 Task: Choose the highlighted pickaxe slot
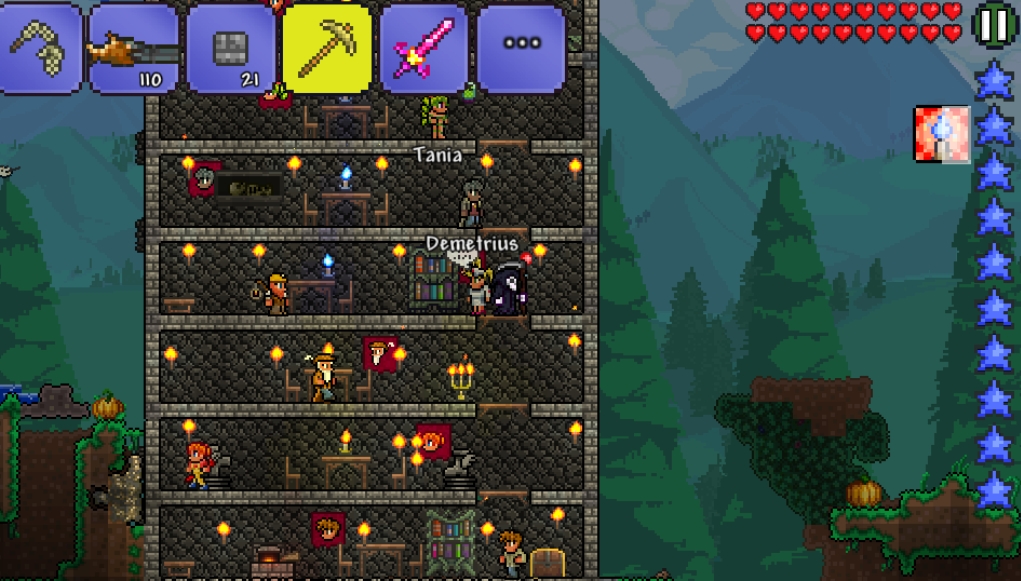coord(327,48)
